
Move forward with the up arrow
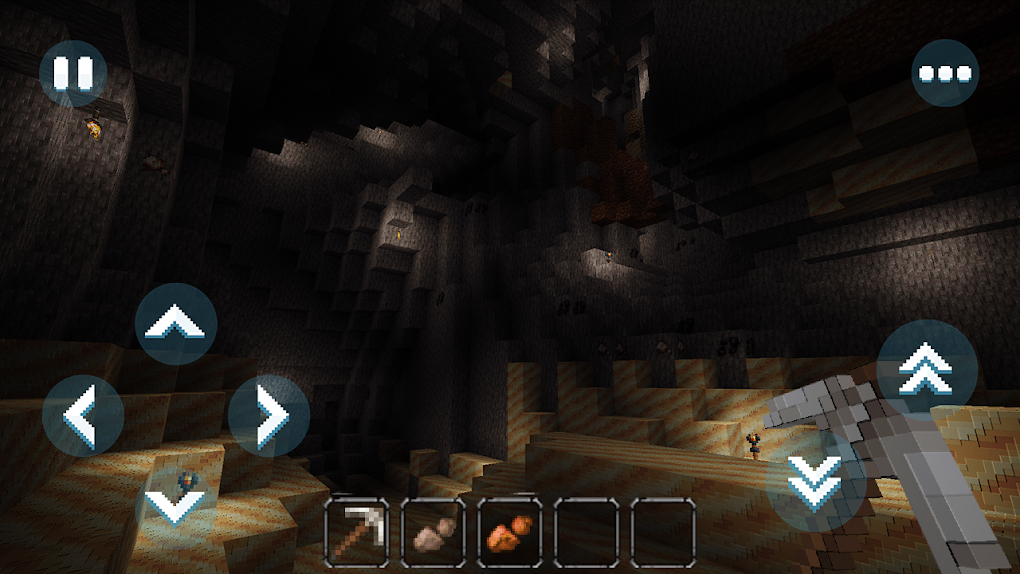pos(176,324)
